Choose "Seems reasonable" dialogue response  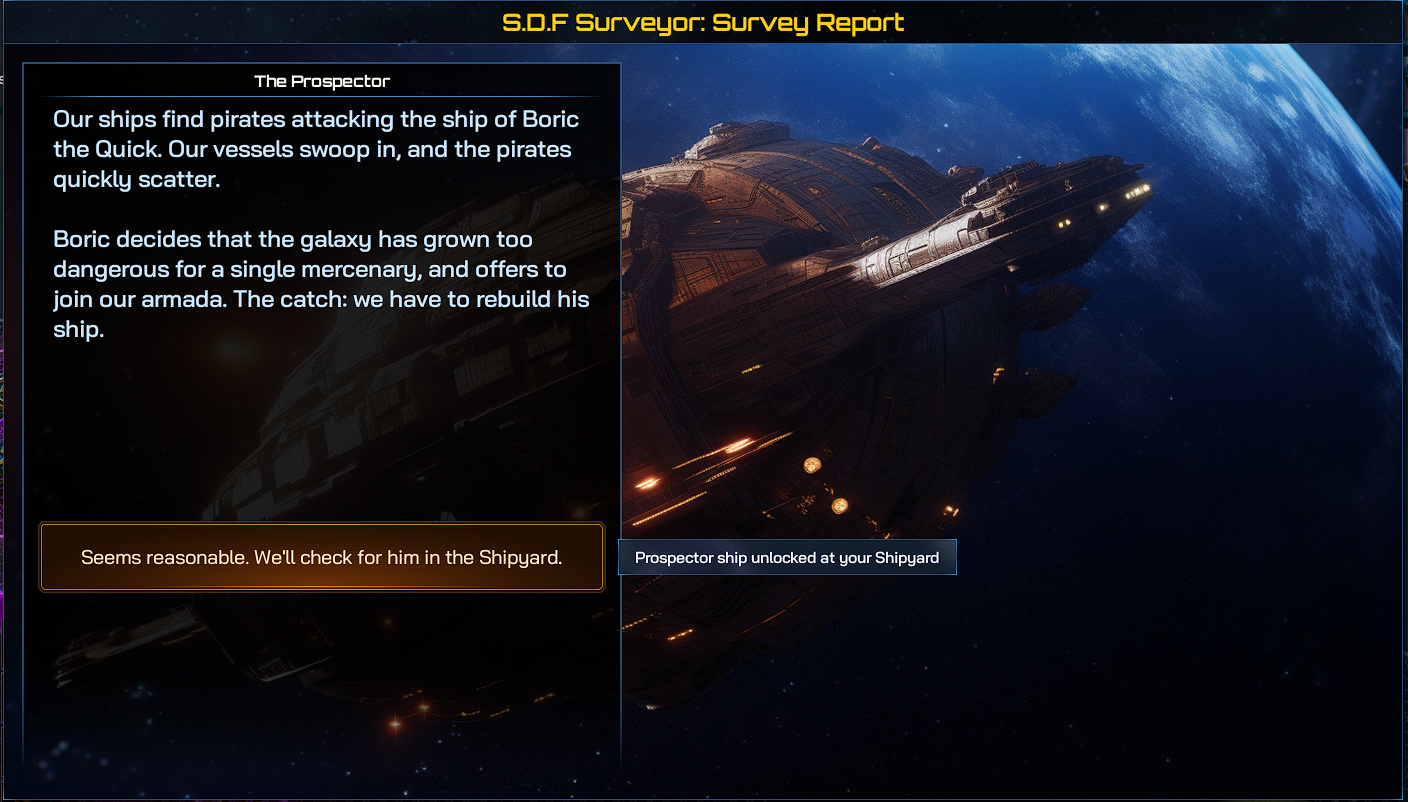click(x=321, y=557)
